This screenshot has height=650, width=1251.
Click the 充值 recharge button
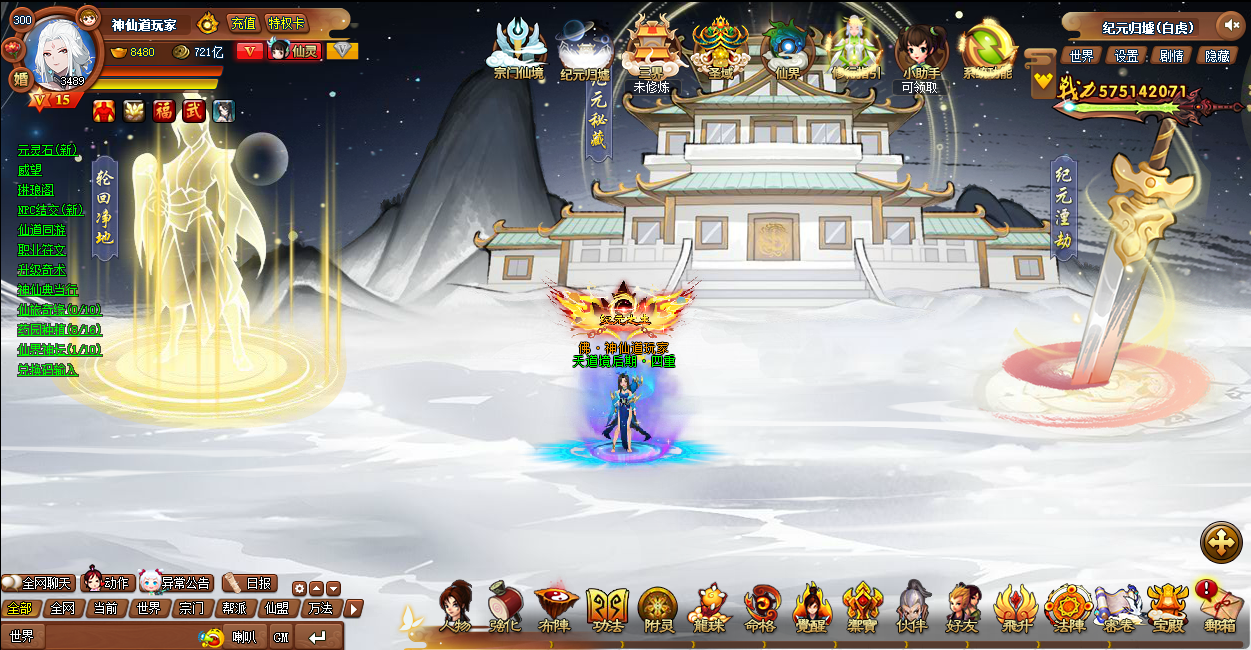point(243,23)
